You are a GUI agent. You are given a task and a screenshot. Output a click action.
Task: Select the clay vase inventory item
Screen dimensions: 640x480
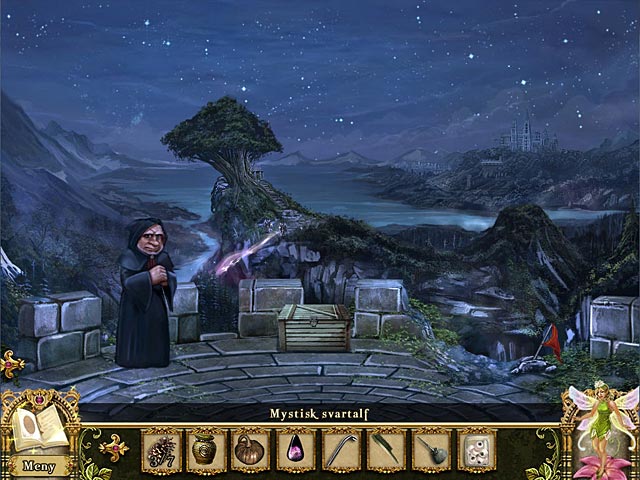point(206,449)
